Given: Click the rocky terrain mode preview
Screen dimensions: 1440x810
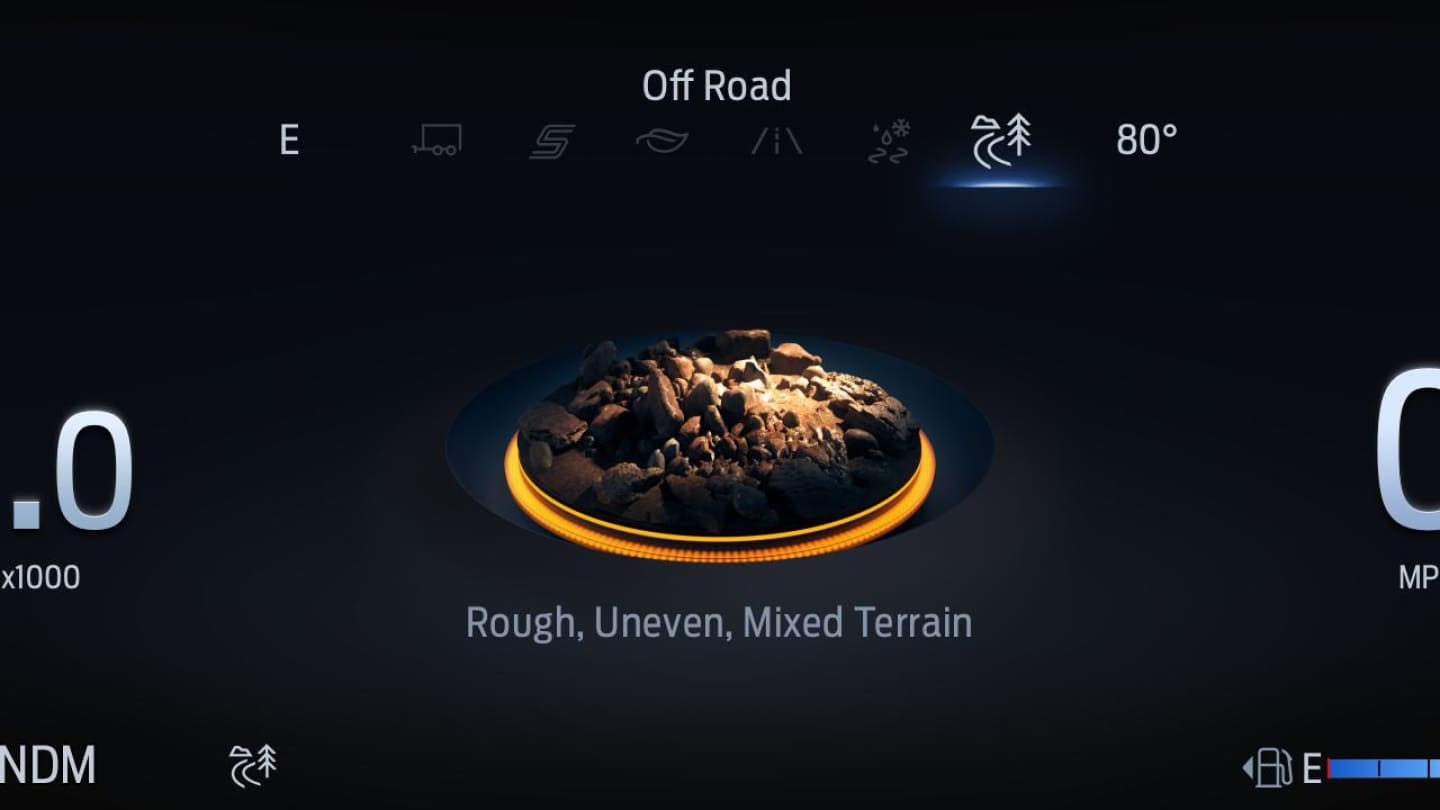Looking at the screenshot, I should (x=718, y=440).
